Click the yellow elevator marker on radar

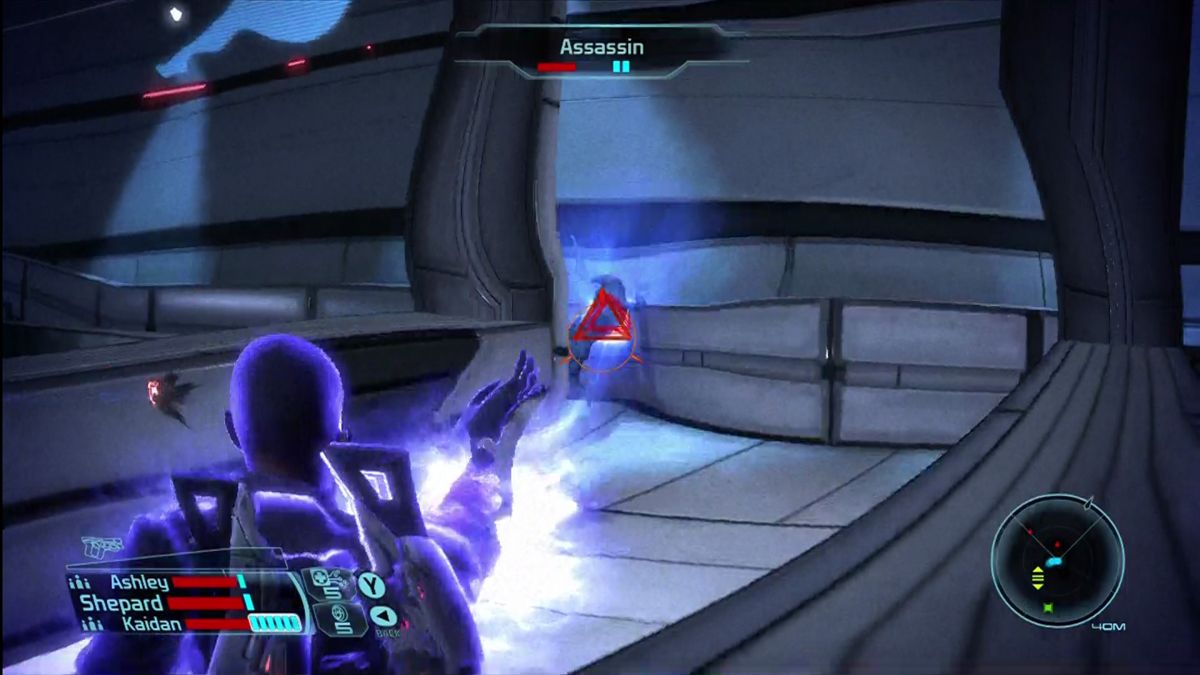point(1037,576)
